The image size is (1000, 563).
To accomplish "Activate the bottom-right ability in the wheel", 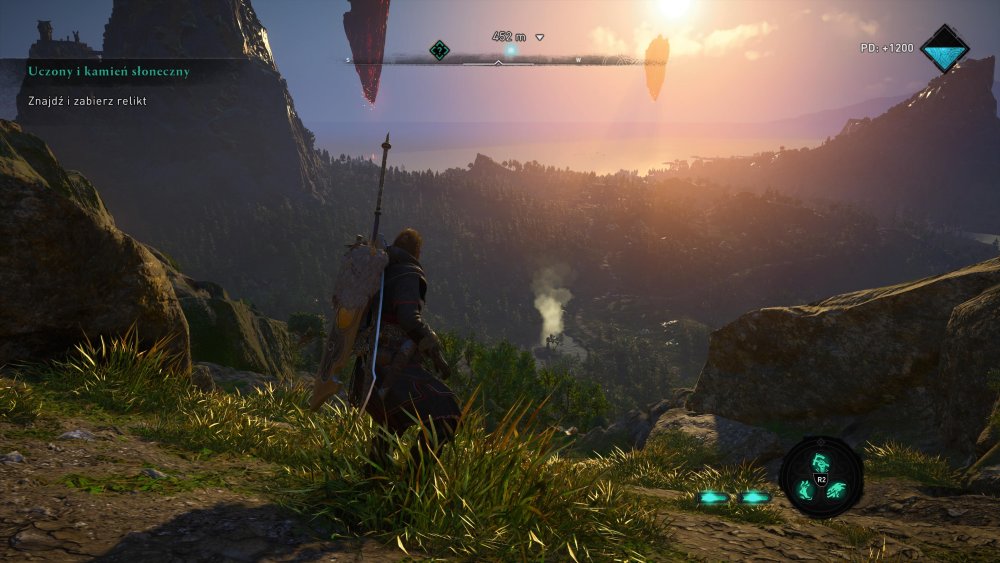I will (x=836, y=489).
